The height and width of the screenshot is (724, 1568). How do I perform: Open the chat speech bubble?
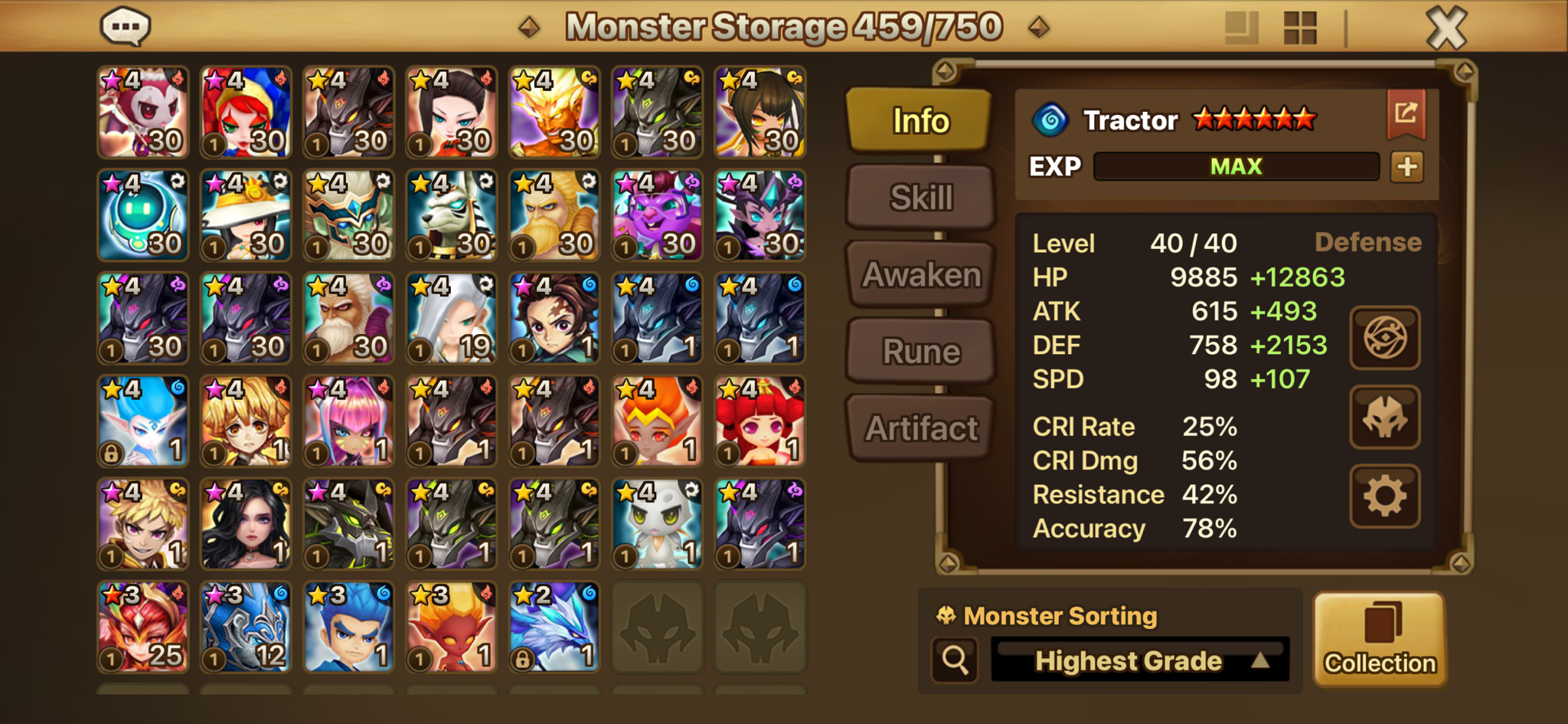[126, 27]
